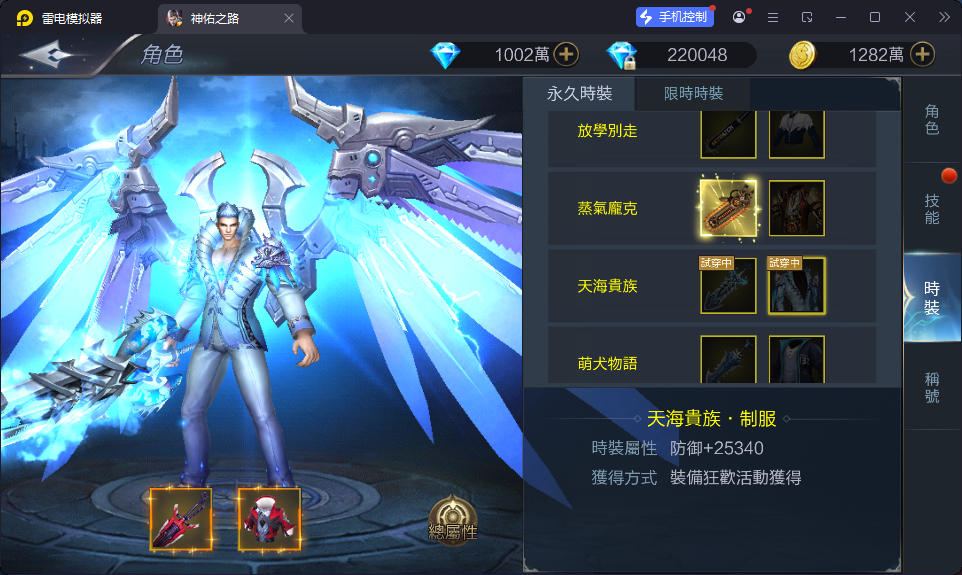Select the 天海貴族 sword weapon skin
Viewport: 962px width, 575px height.
728,286
